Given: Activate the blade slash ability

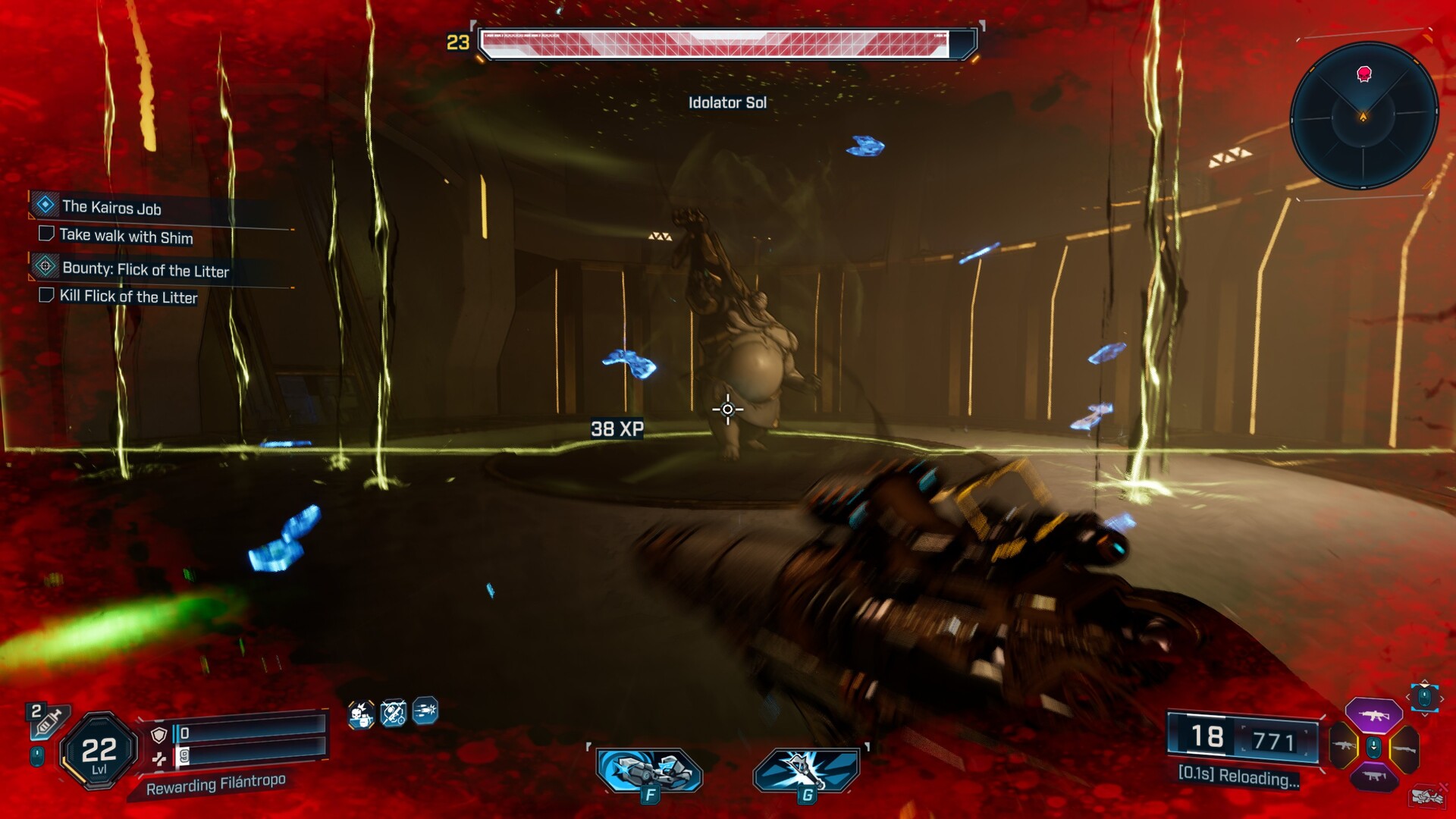Looking at the screenshot, I should [806, 771].
